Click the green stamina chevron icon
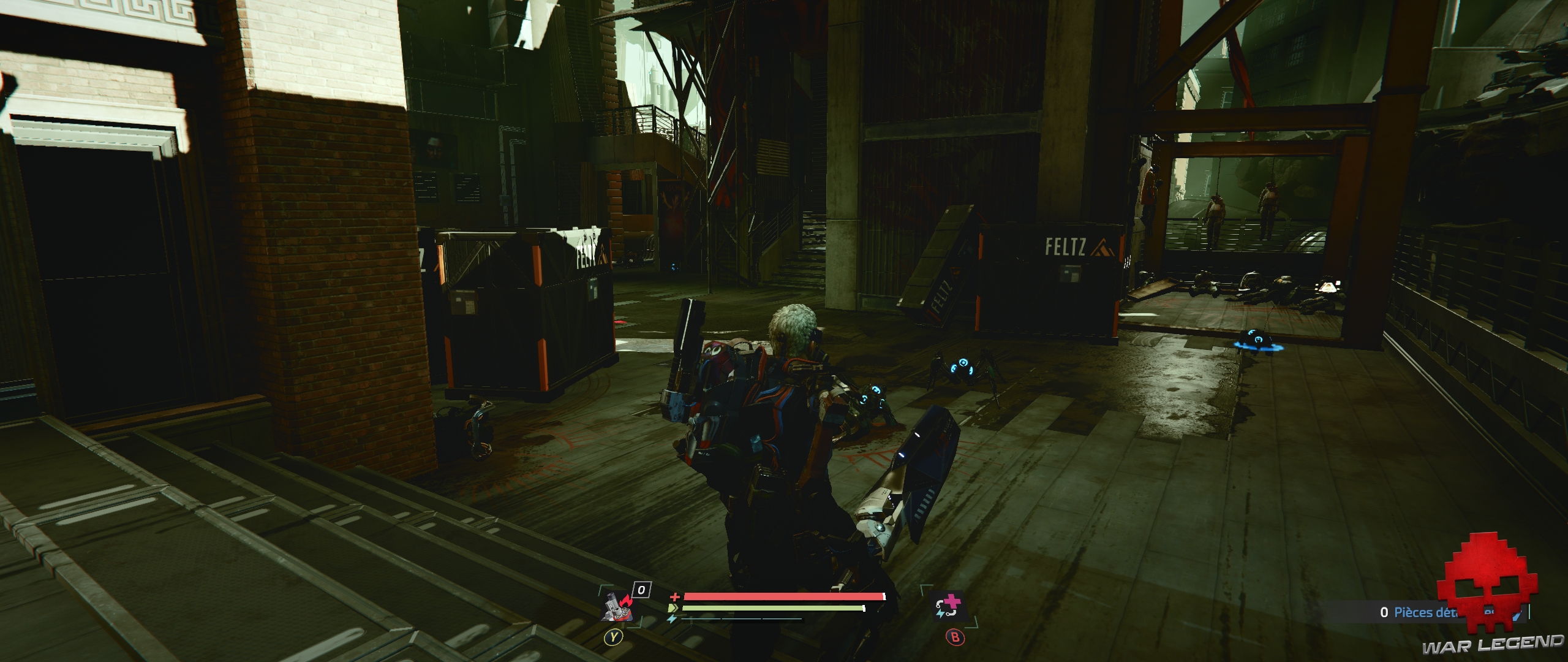This screenshot has width=1568, height=662. tap(673, 607)
